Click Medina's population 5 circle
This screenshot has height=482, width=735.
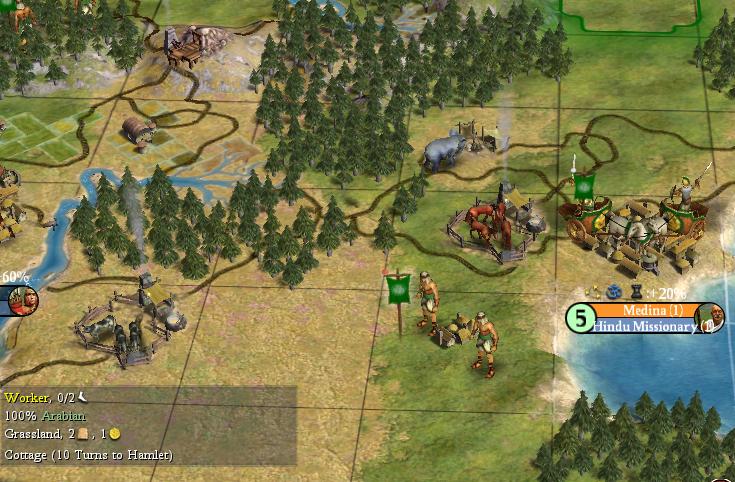pos(581,318)
